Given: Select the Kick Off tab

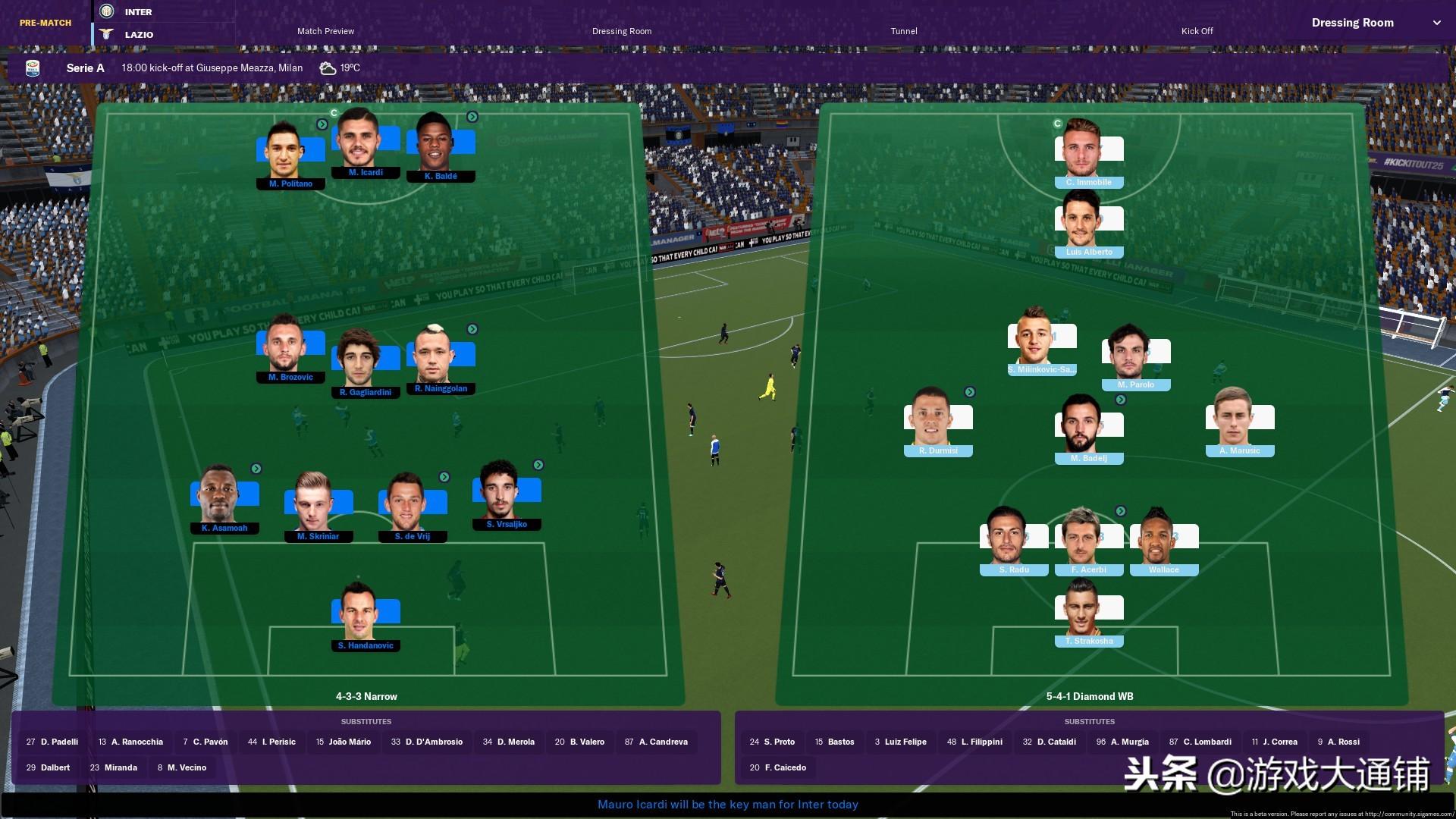Looking at the screenshot, I should pos(1196,31).
